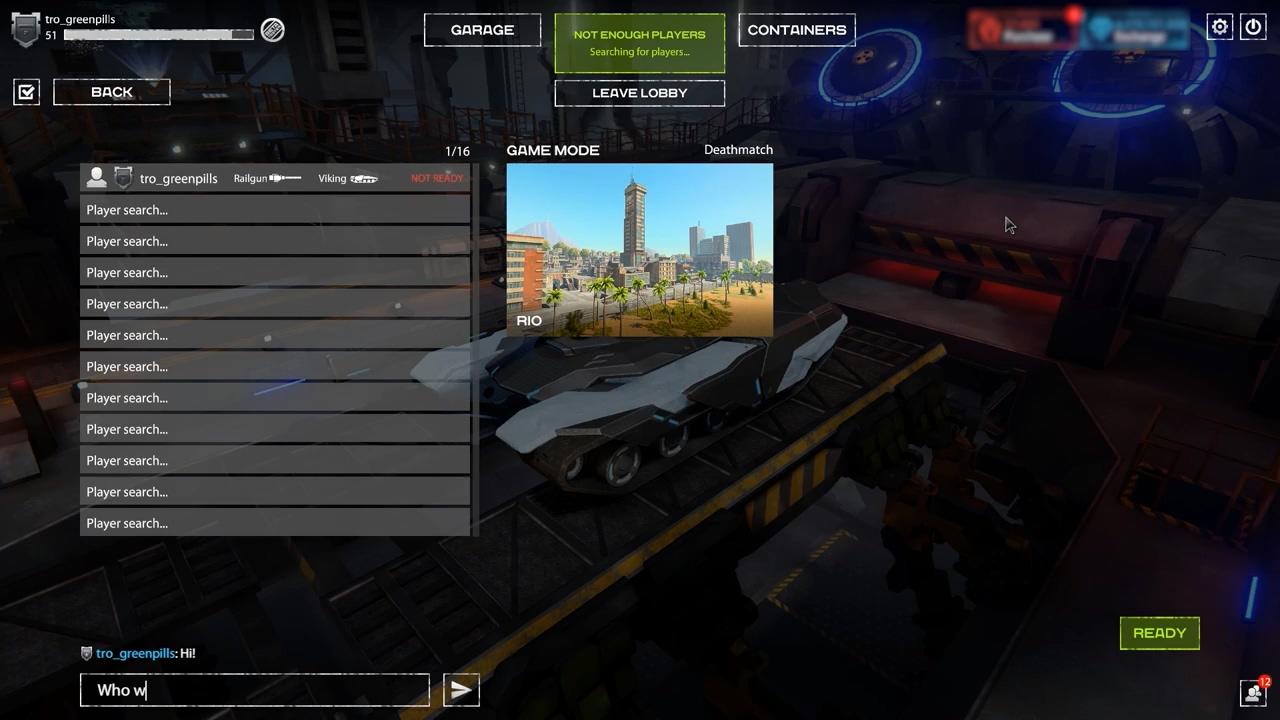Click the round league emblem icon
The height and width of the screenshot is (720, 1280).
272,30
